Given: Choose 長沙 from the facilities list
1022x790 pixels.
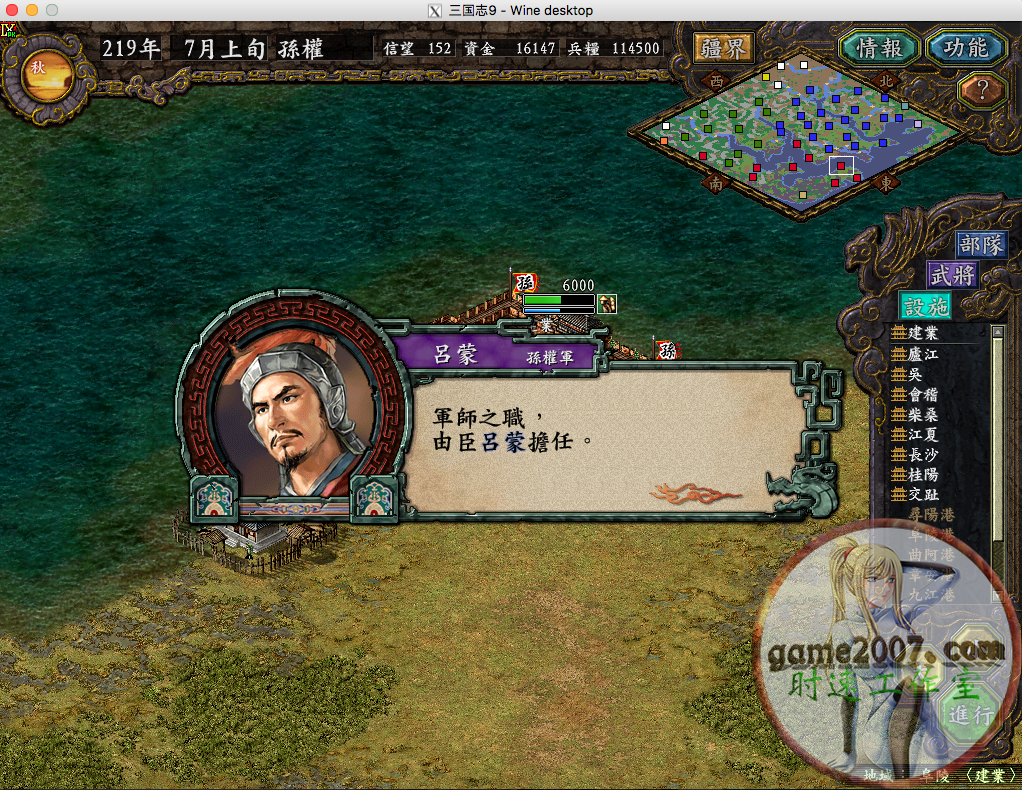Looking at the screenshot, I should (x=922, y=454).
